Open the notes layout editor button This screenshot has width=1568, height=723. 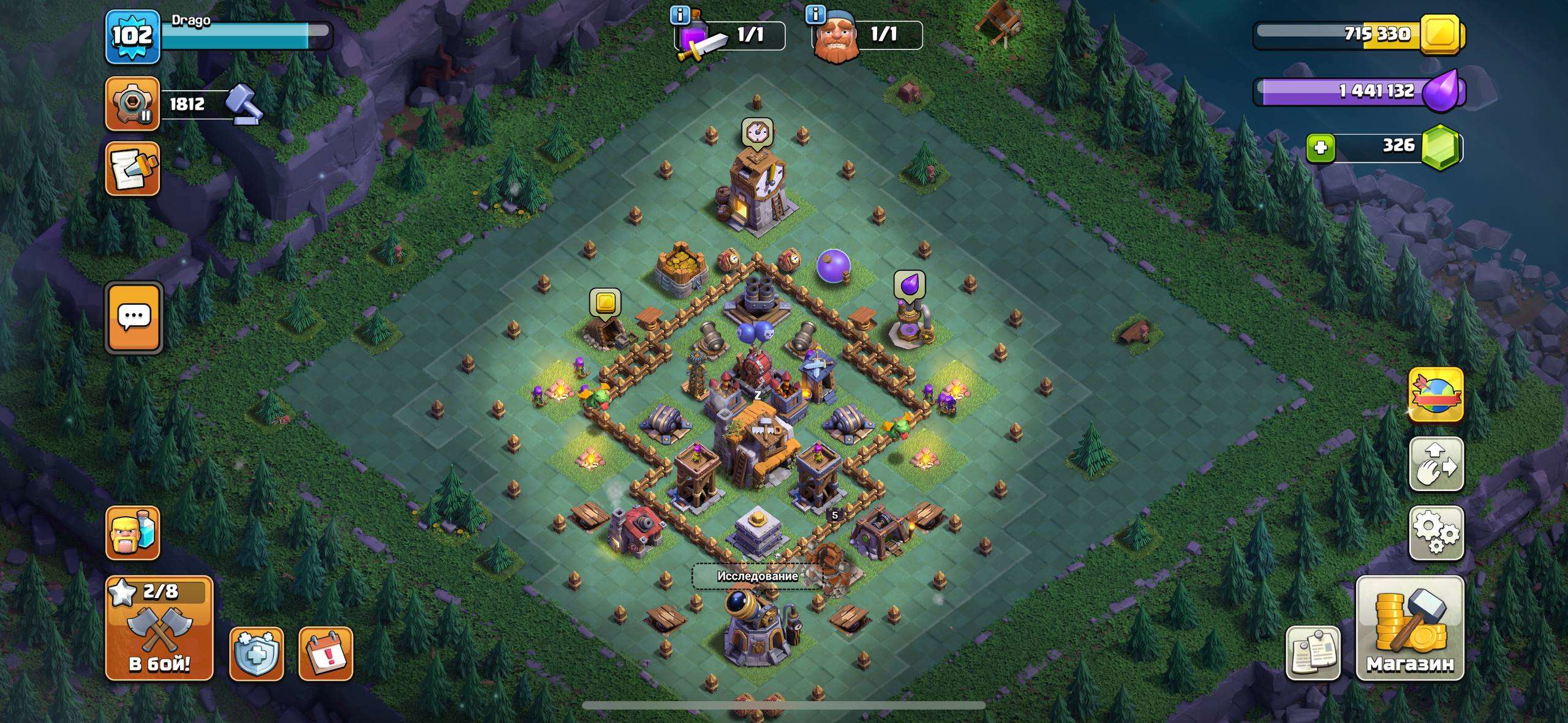(1313, 653)
